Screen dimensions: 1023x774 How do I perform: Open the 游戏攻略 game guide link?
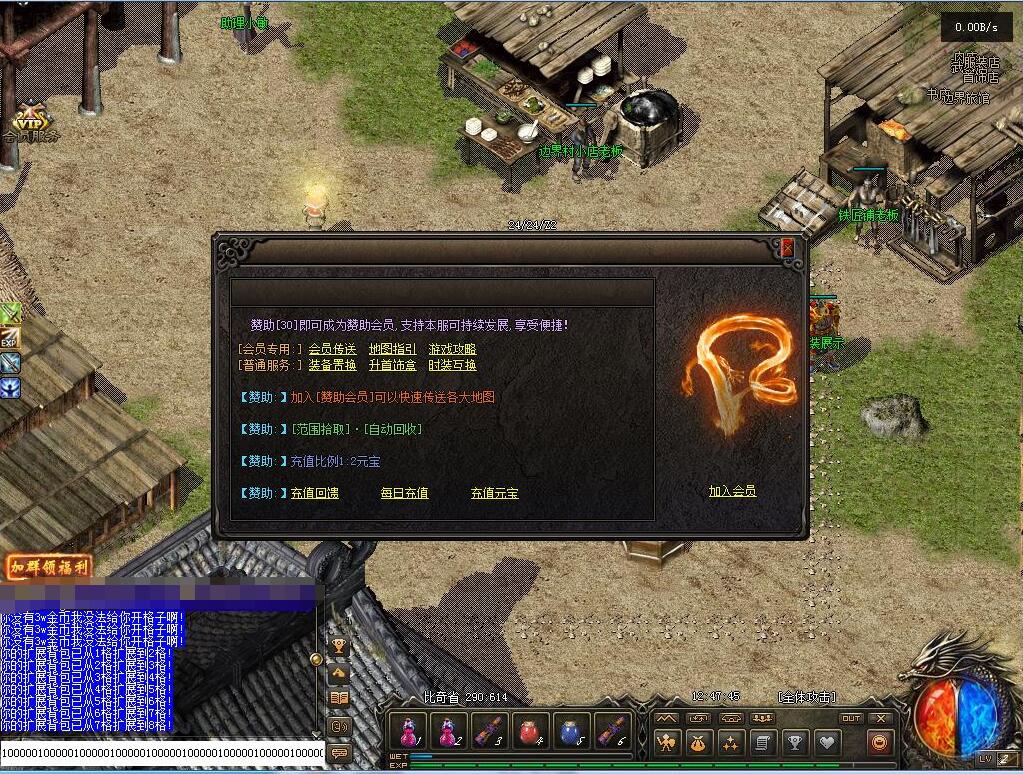click(x=452, y=349)
